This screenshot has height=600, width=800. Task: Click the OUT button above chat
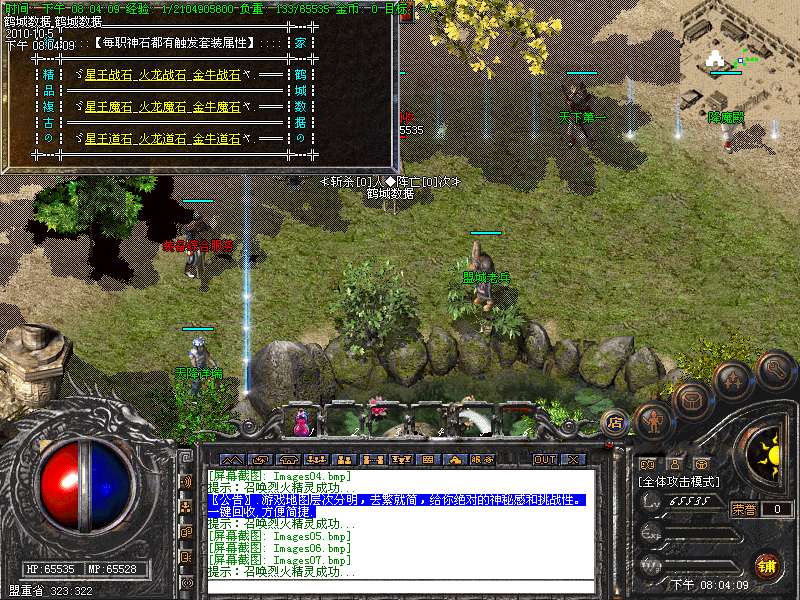pyautogui.click(x=545, y=459)
